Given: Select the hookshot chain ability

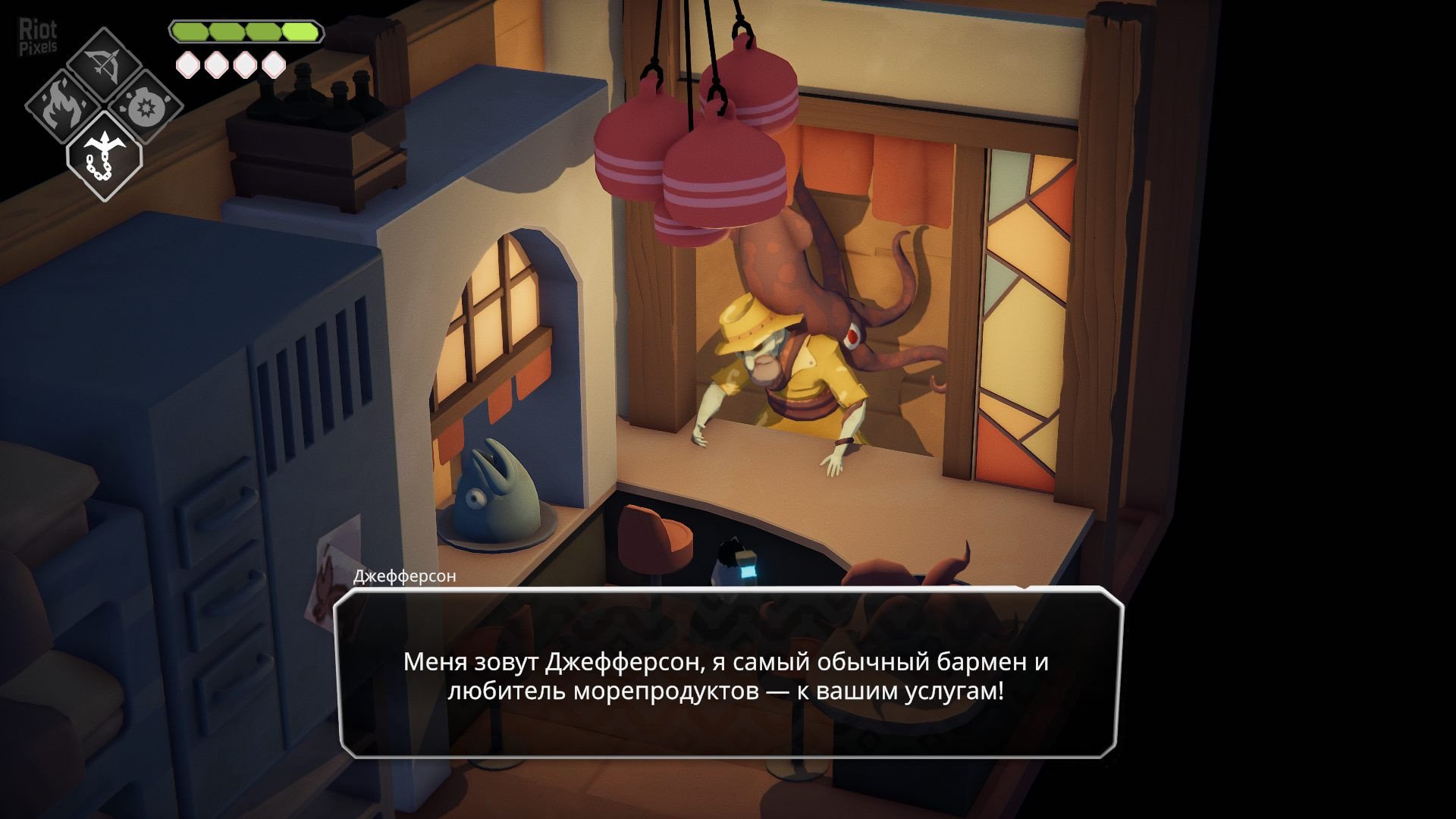Looking at the screenshot, I should (x=104, y=155).
